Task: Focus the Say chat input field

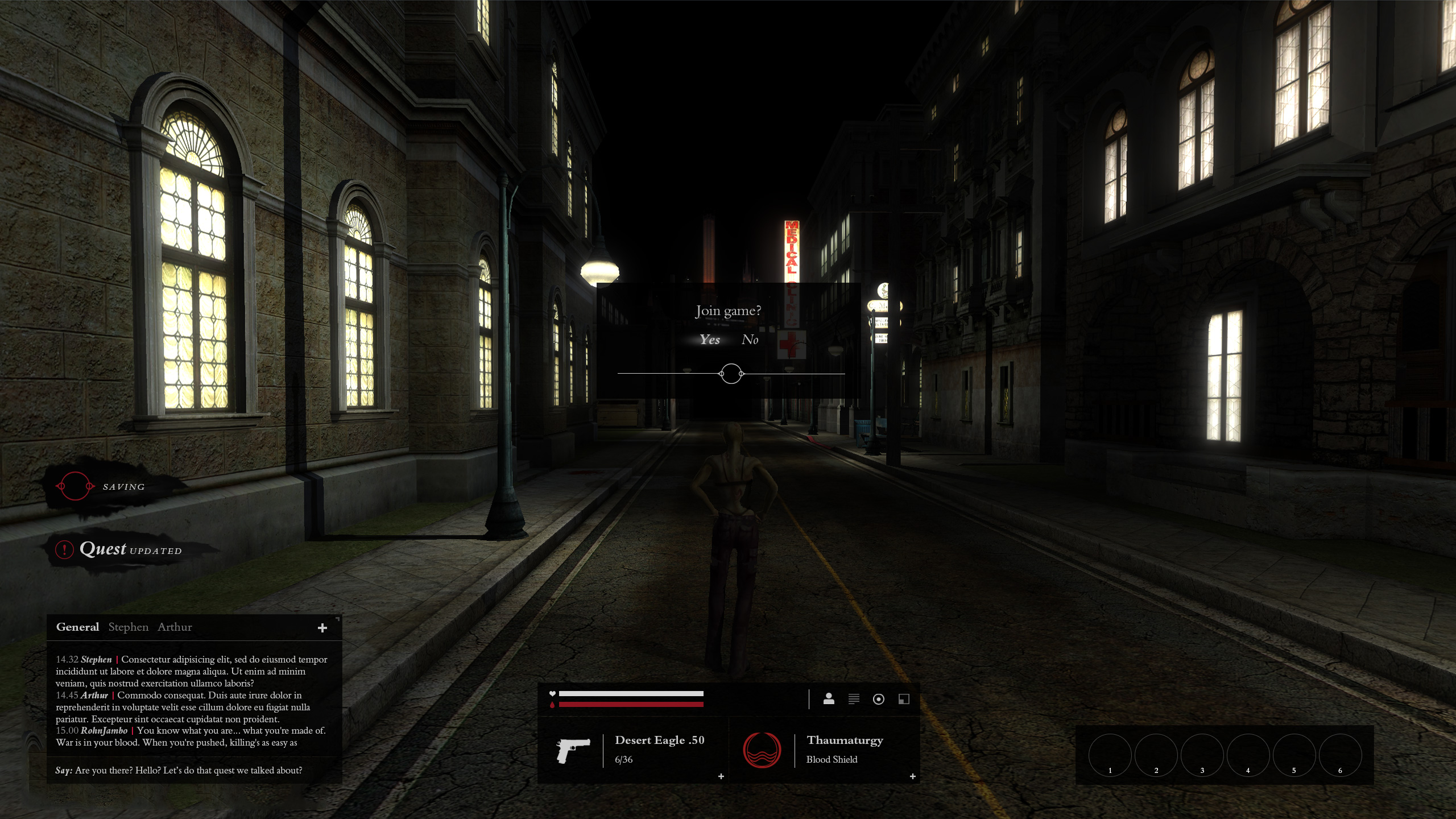Action: click(x=193, y=770)
